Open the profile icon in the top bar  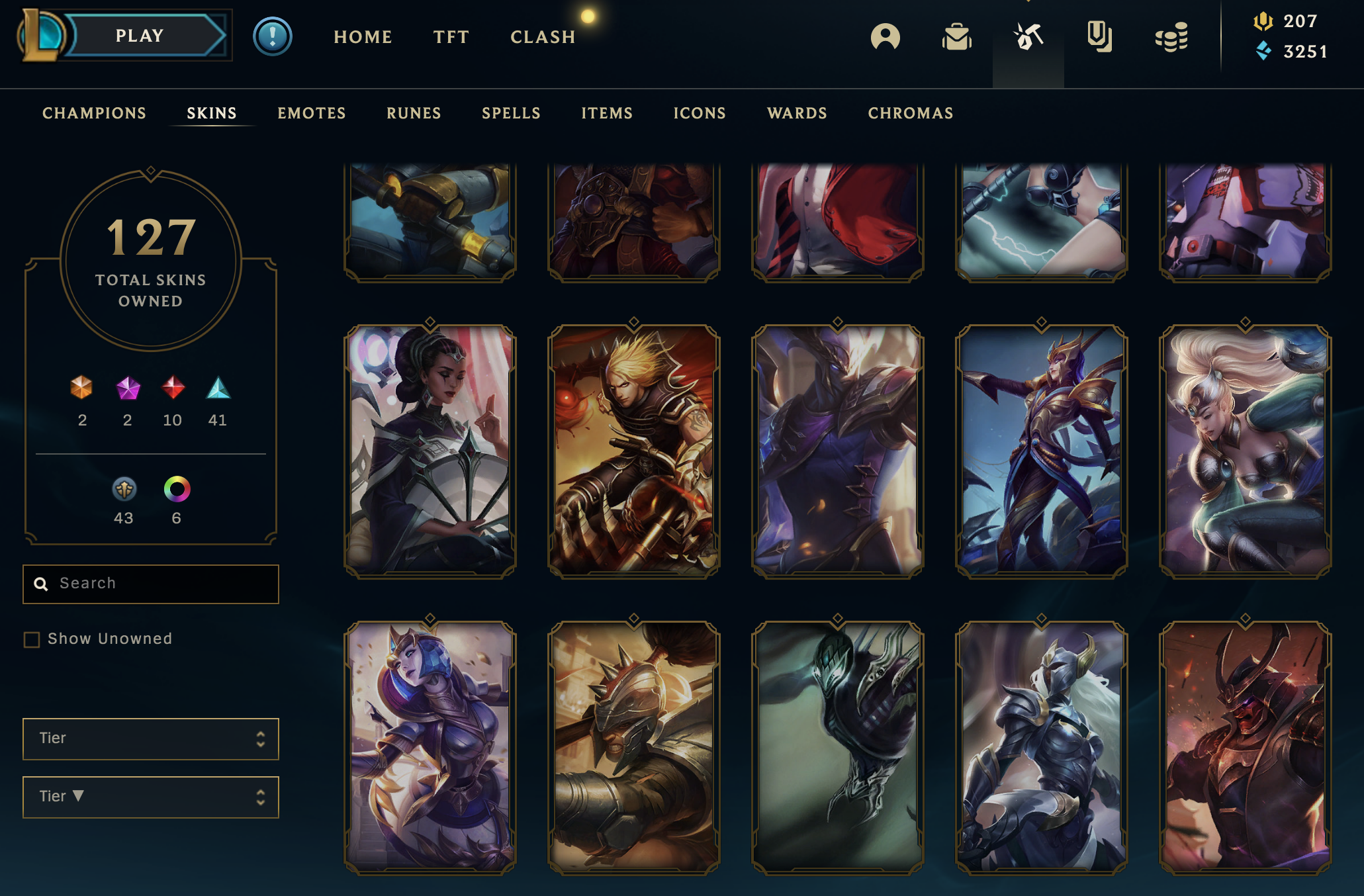885,37
